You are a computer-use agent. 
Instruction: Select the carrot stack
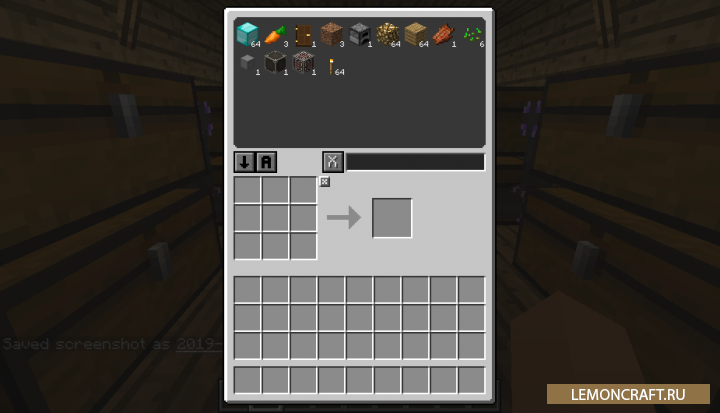[x=274, y=35]
